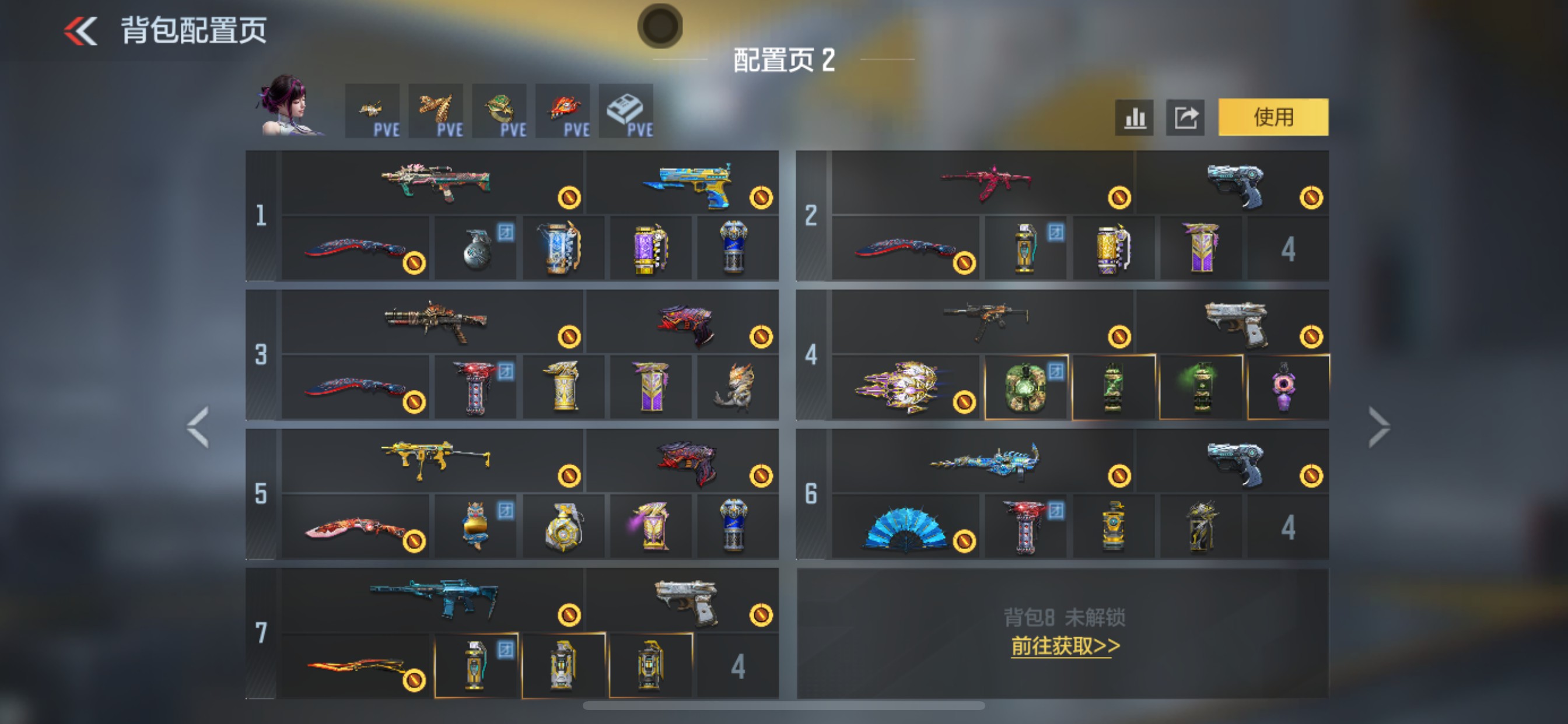Click the share loadout icon
The width and height of the screenshot is (1568, 724).
pyautogui.click(x=1184, y=117)
